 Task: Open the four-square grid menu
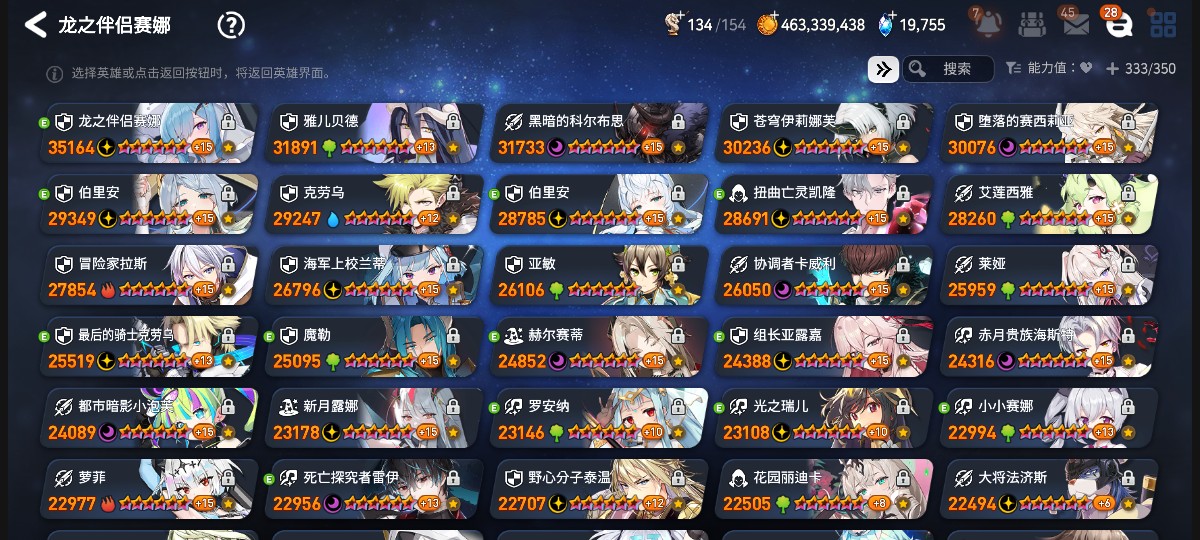[1163, 25]
